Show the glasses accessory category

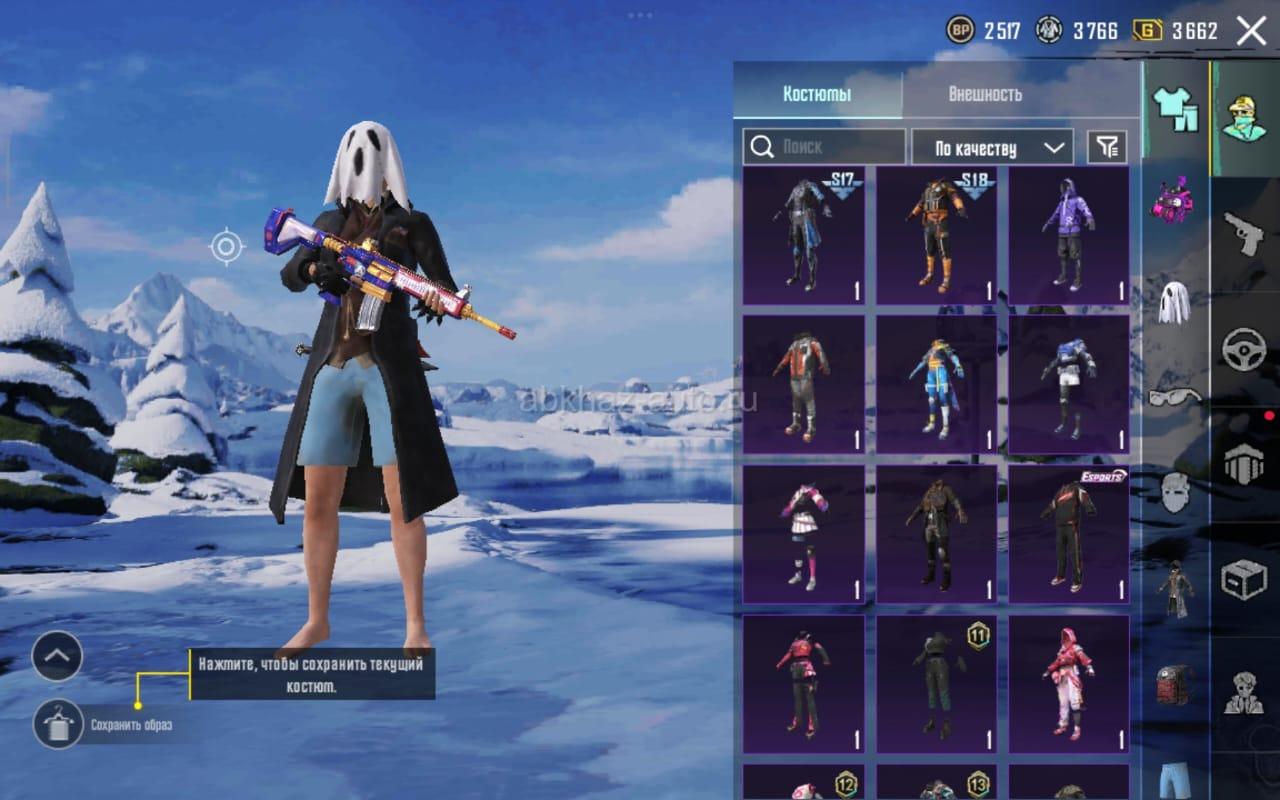pyautogui.click(x=1174, y=397)
